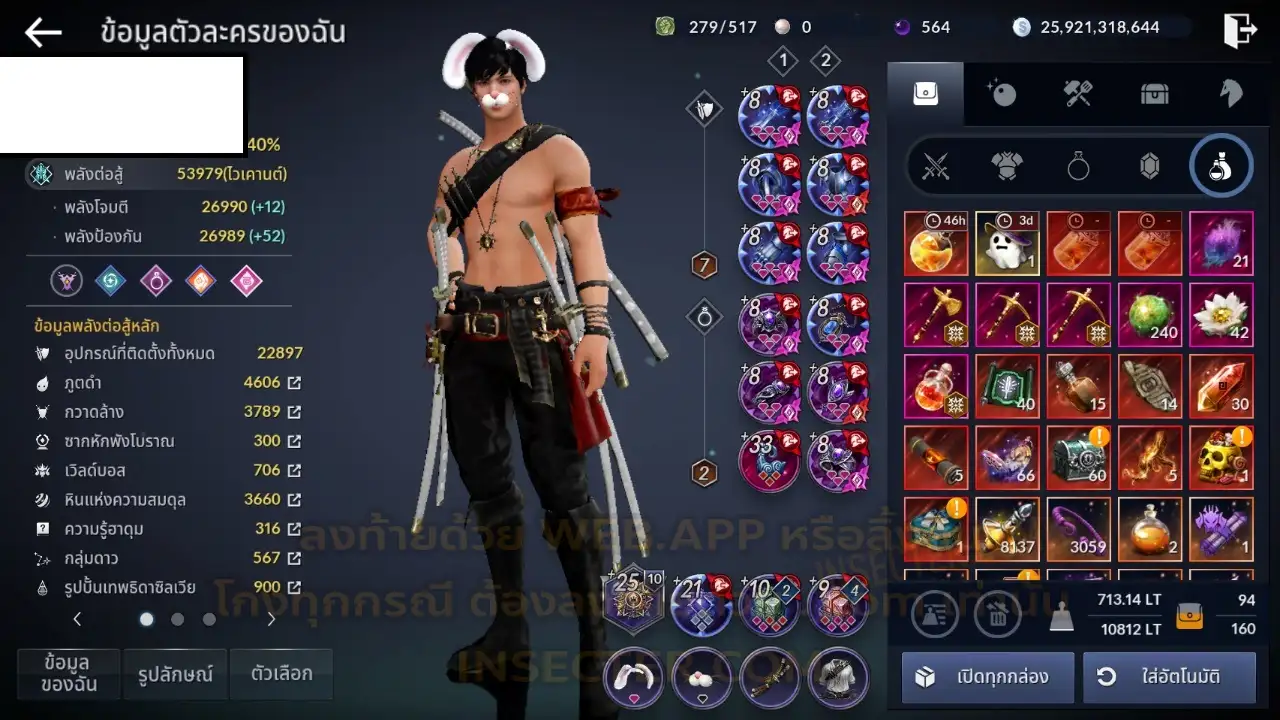This screenshot has height=720, width=1280.
Task: Go back with the arrow button
Action: pos(43,32)
